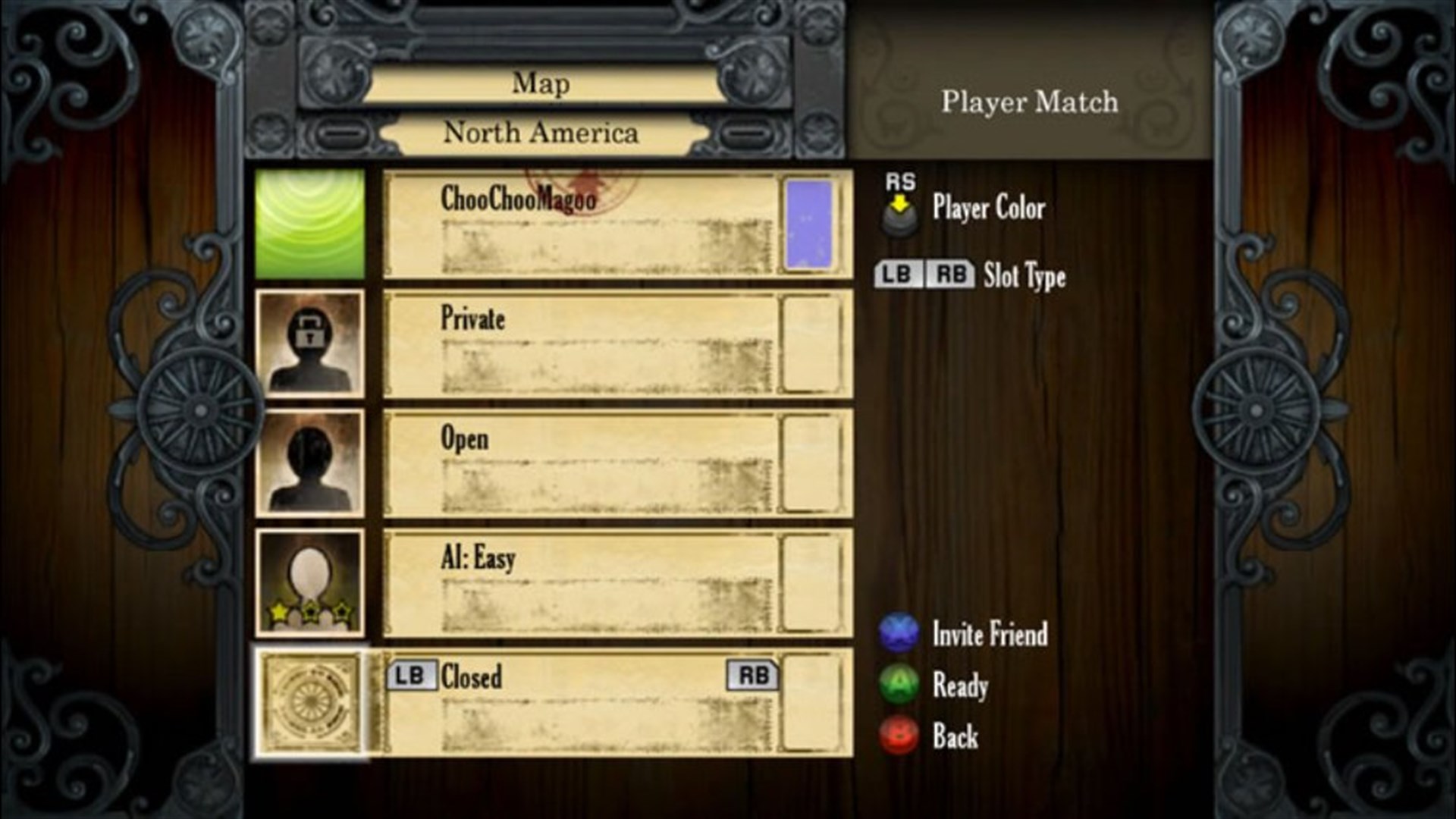Screen dimensions: 1456x819
Task: Open the North America map selector
Action: click(541, 133)
